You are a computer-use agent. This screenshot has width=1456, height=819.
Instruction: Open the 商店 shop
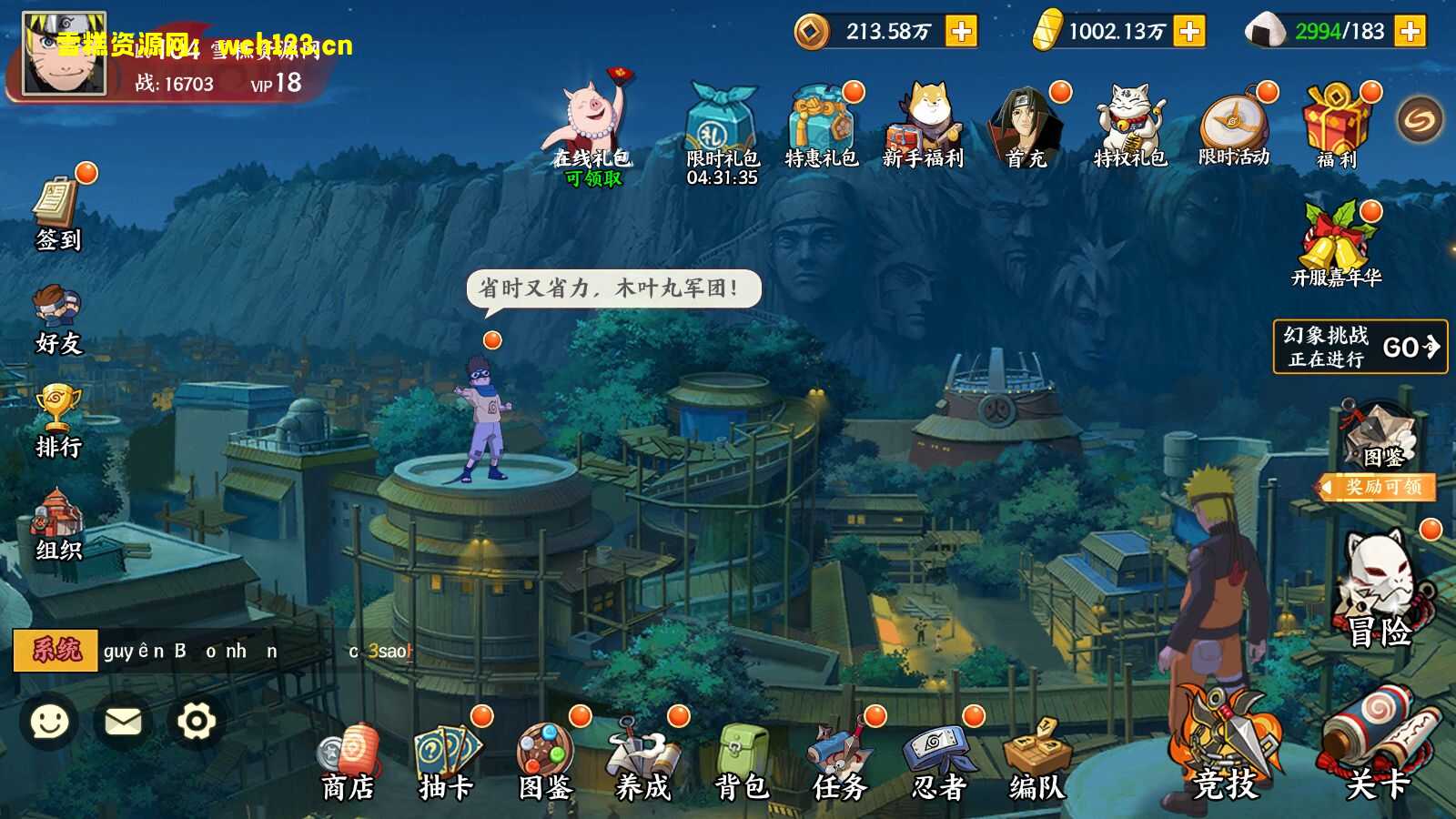coord(348,763)
